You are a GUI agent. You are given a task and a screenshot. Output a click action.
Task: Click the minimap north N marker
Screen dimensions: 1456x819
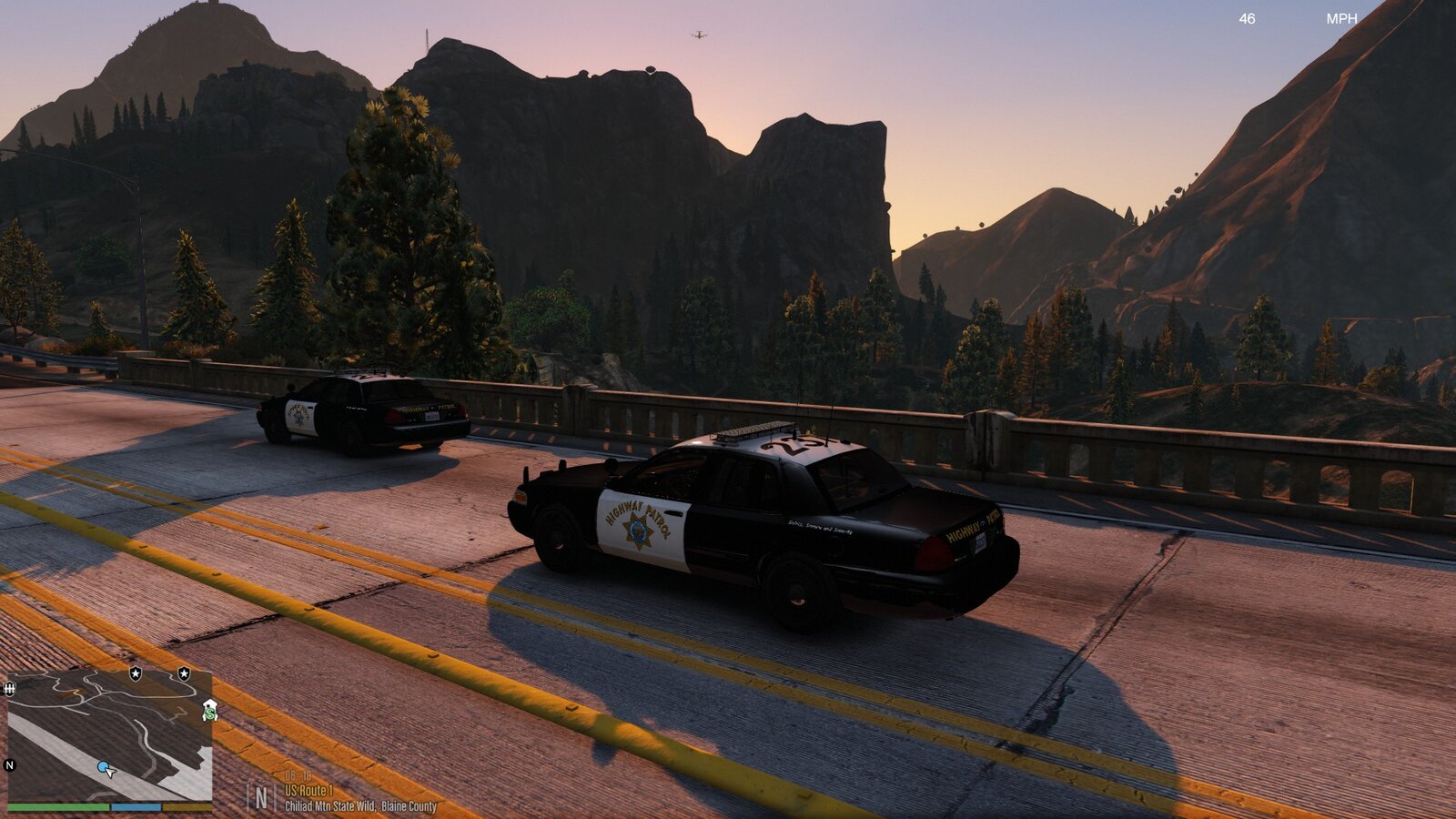[x=10, y=765]
